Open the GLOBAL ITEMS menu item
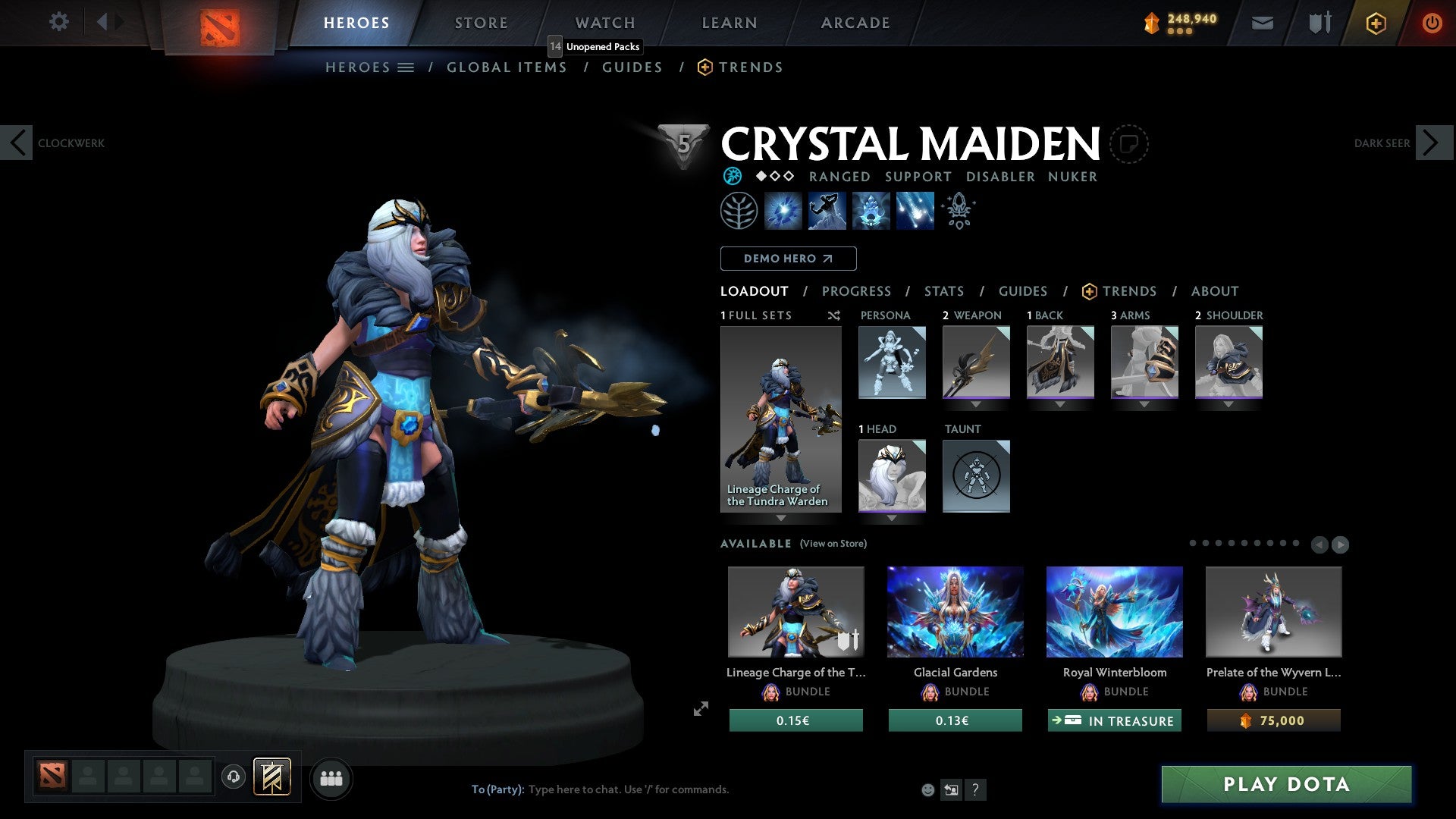Image resolution: width=1456 pixels, height=819 pixels. tap(507, 67)
